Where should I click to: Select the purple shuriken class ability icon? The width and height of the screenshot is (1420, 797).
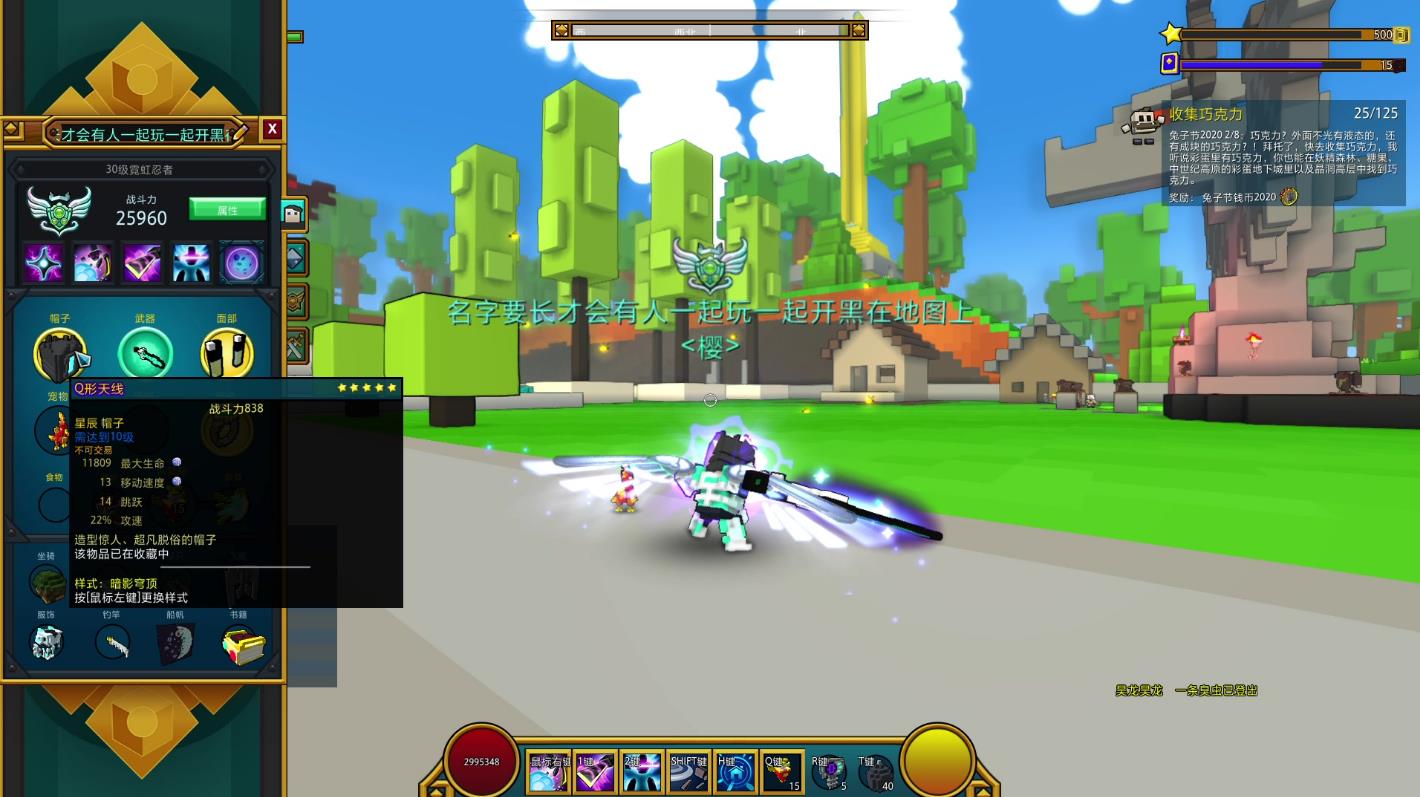[x=44, y=262]
